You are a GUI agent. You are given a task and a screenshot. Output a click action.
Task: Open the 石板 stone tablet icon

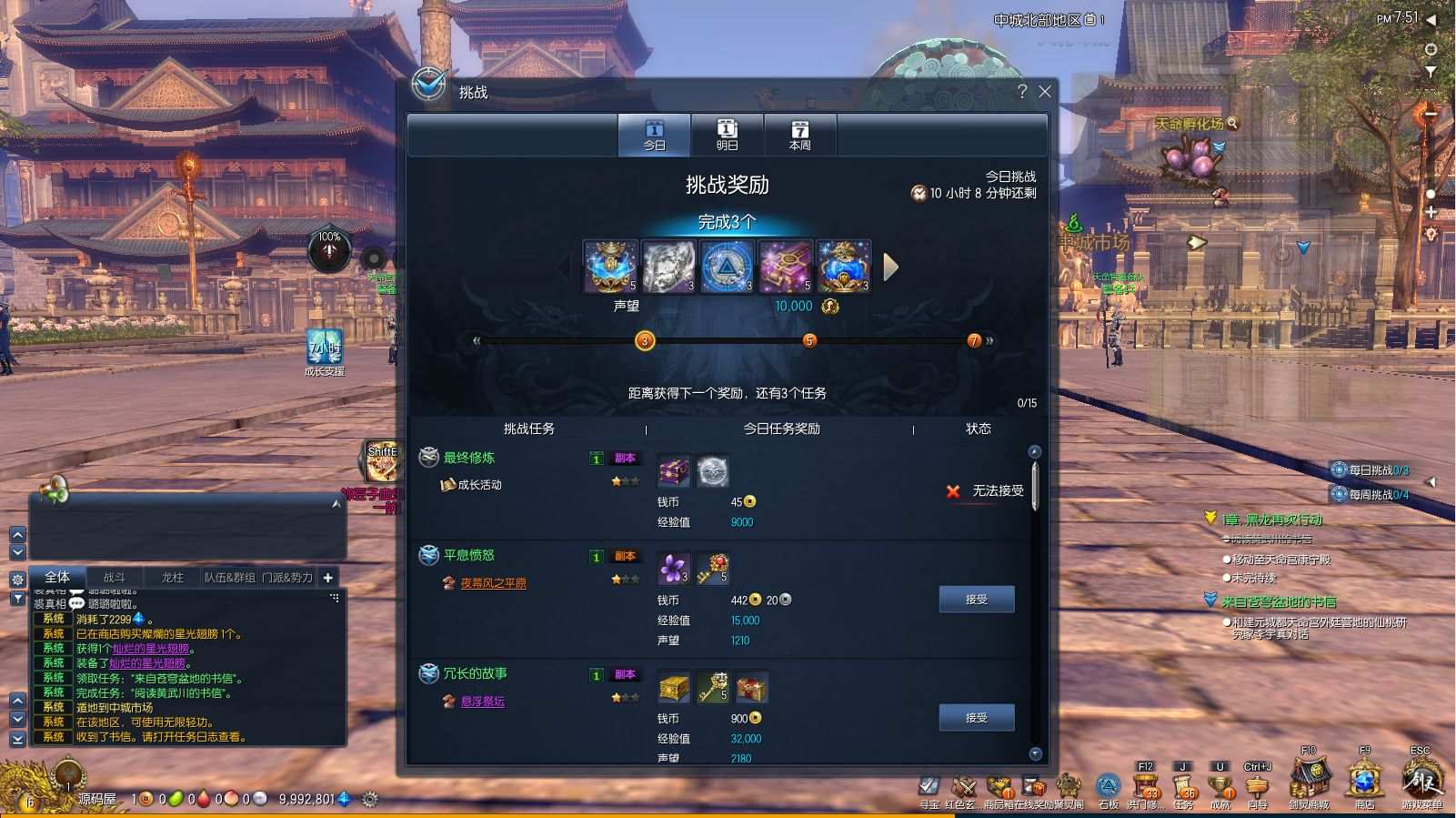[1107, 787]
